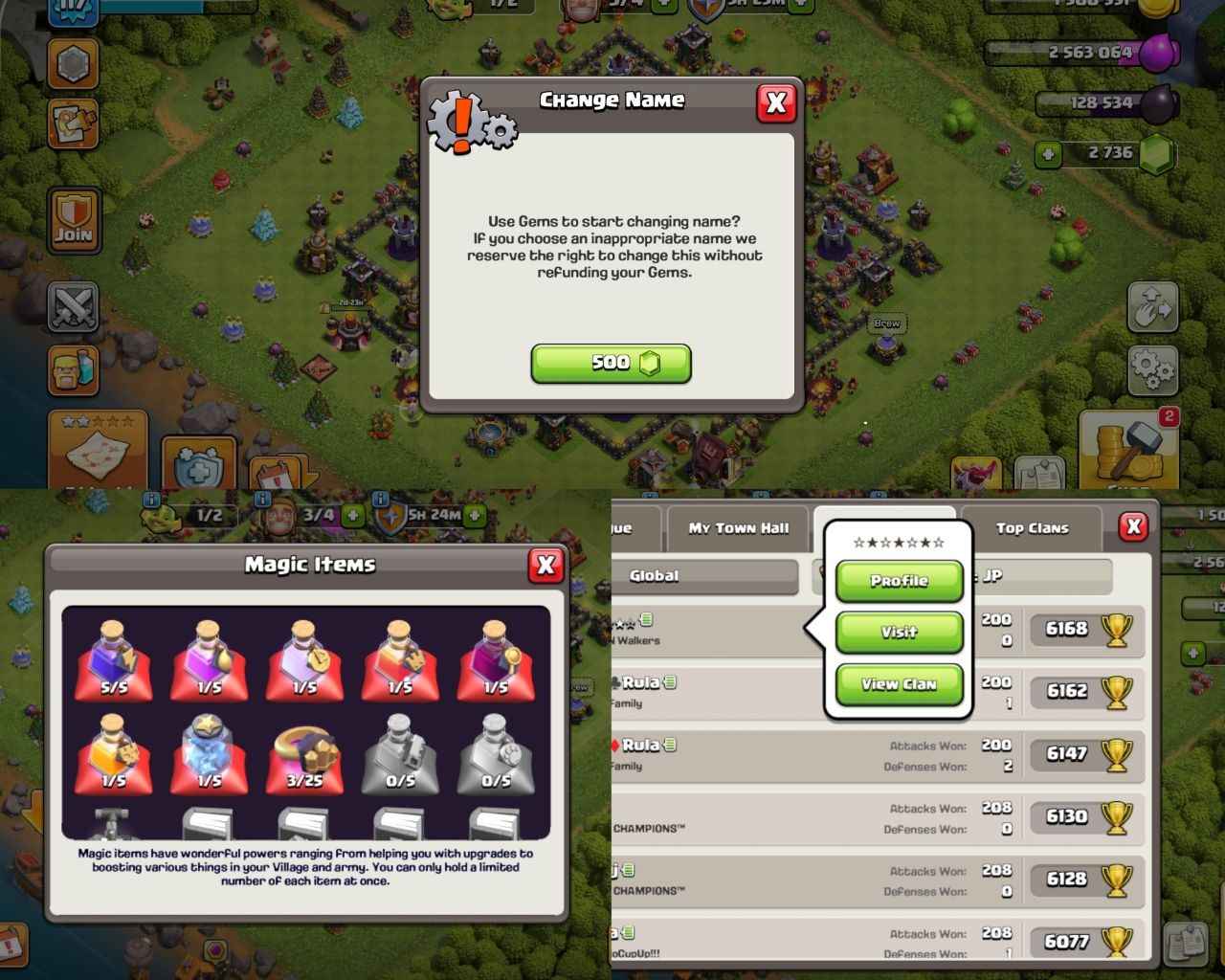Image resolution: width=1225 pixels, height=980 pixels.
Task: Open the village layout editor icon
Action: 74,124
